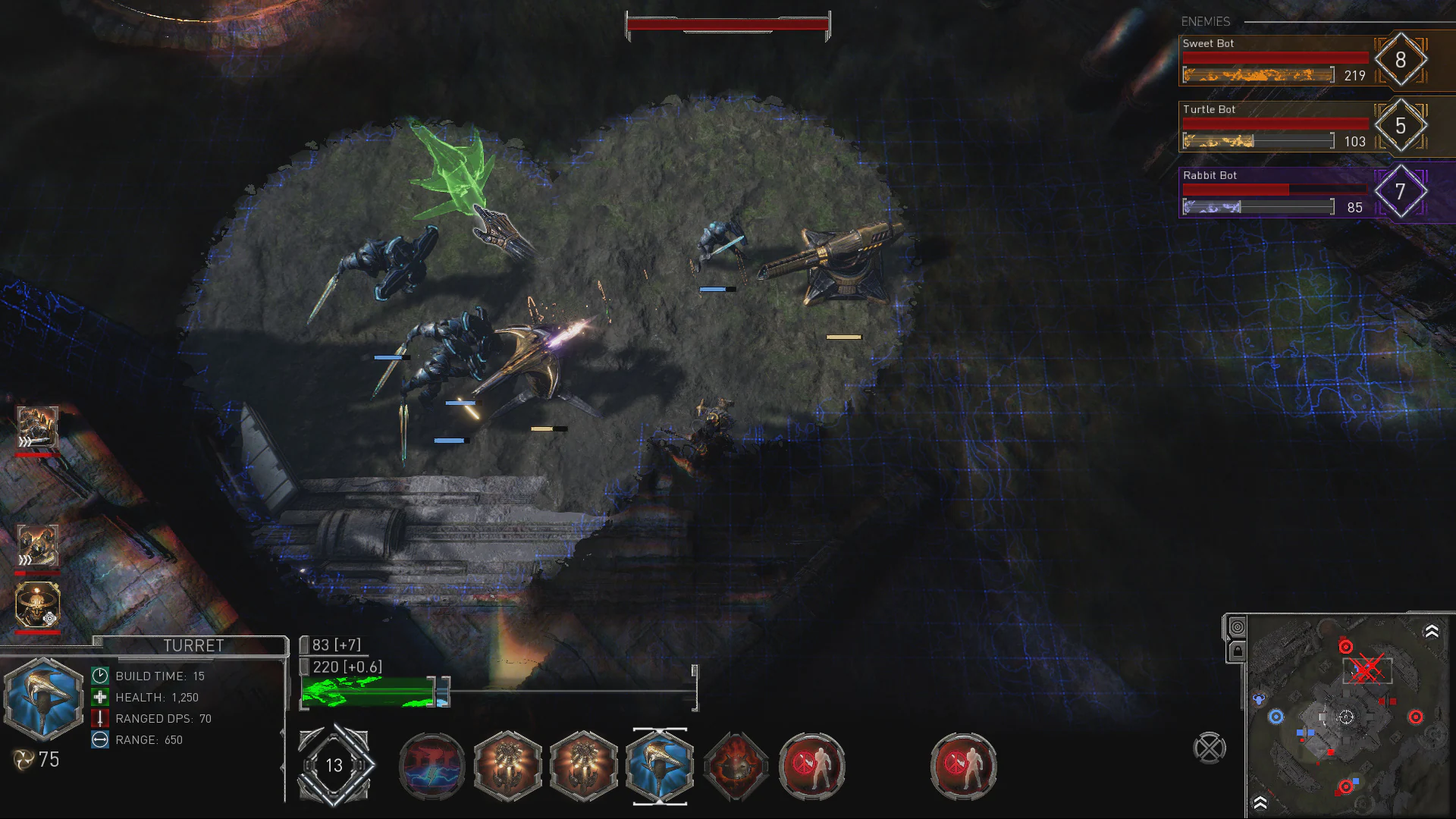
Task: Click the level 13 diamond badge above the ability bar
Action: (334, 766)
